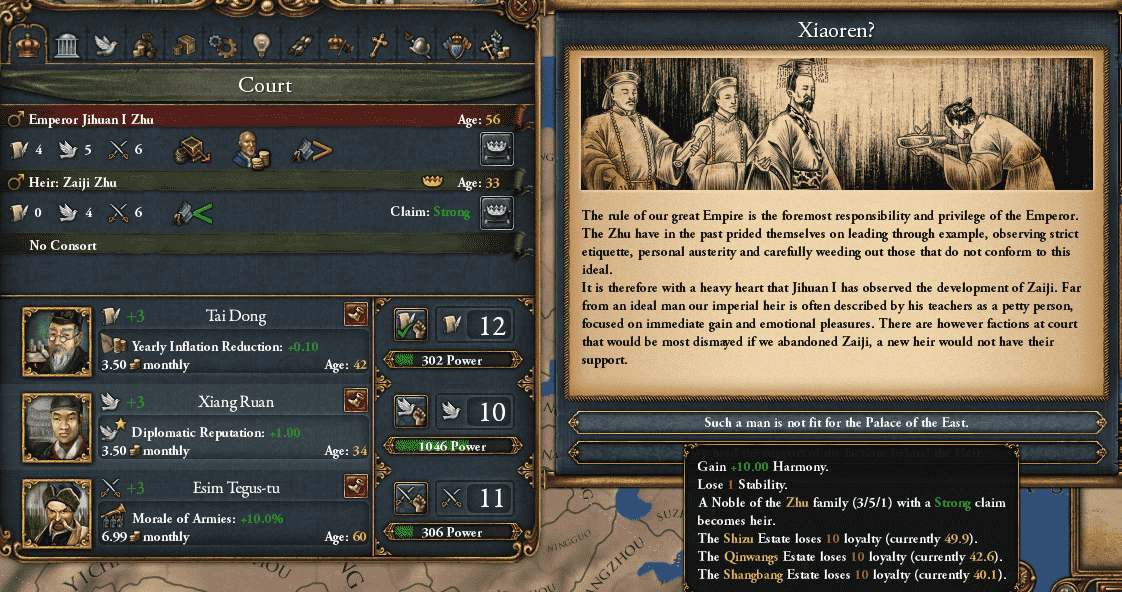Screen dimensions: 1122x592
Task: Toggle military national focus with crossed swords
Action: point(411,497)
